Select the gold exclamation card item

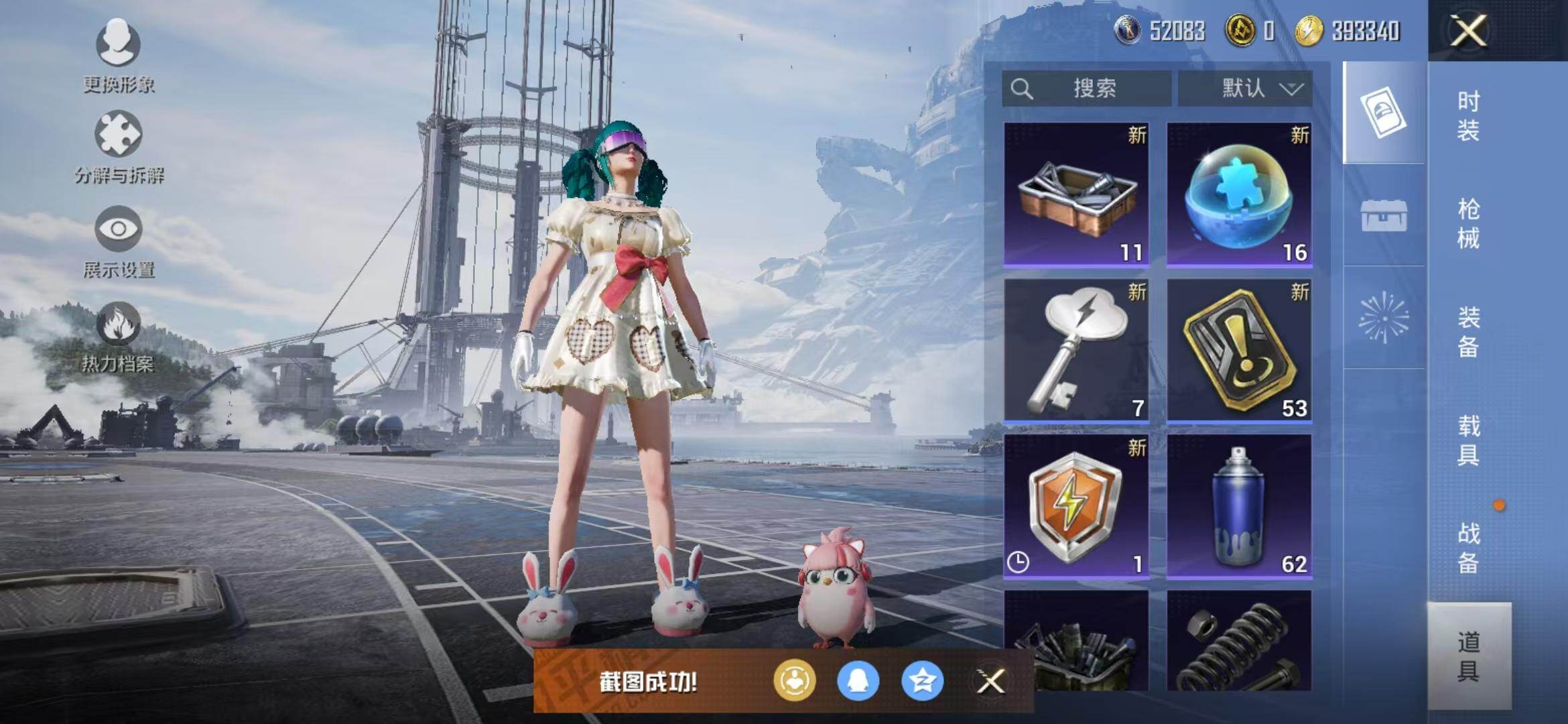tap(1239, 350)
